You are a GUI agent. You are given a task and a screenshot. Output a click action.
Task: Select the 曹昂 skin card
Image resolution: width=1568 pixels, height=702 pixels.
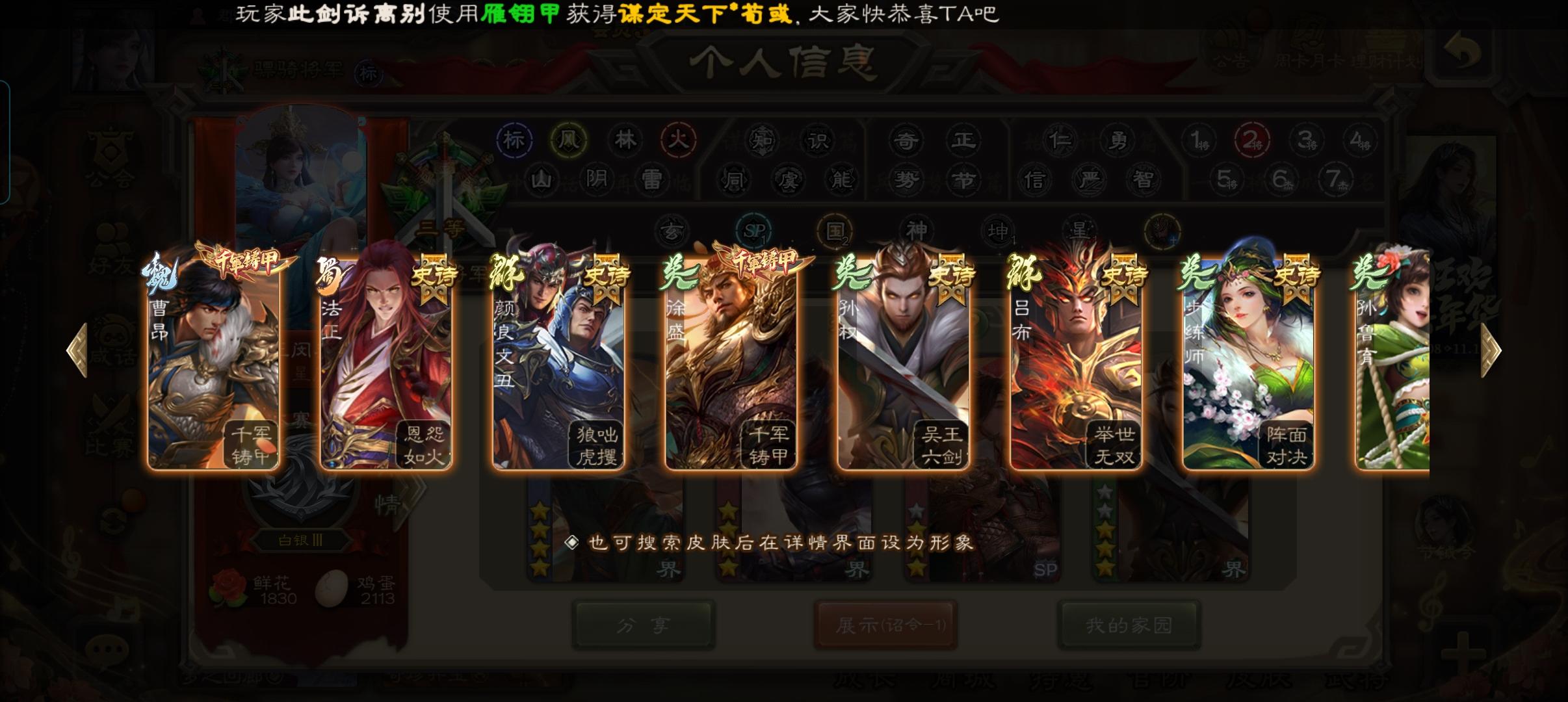coord(215,361)
